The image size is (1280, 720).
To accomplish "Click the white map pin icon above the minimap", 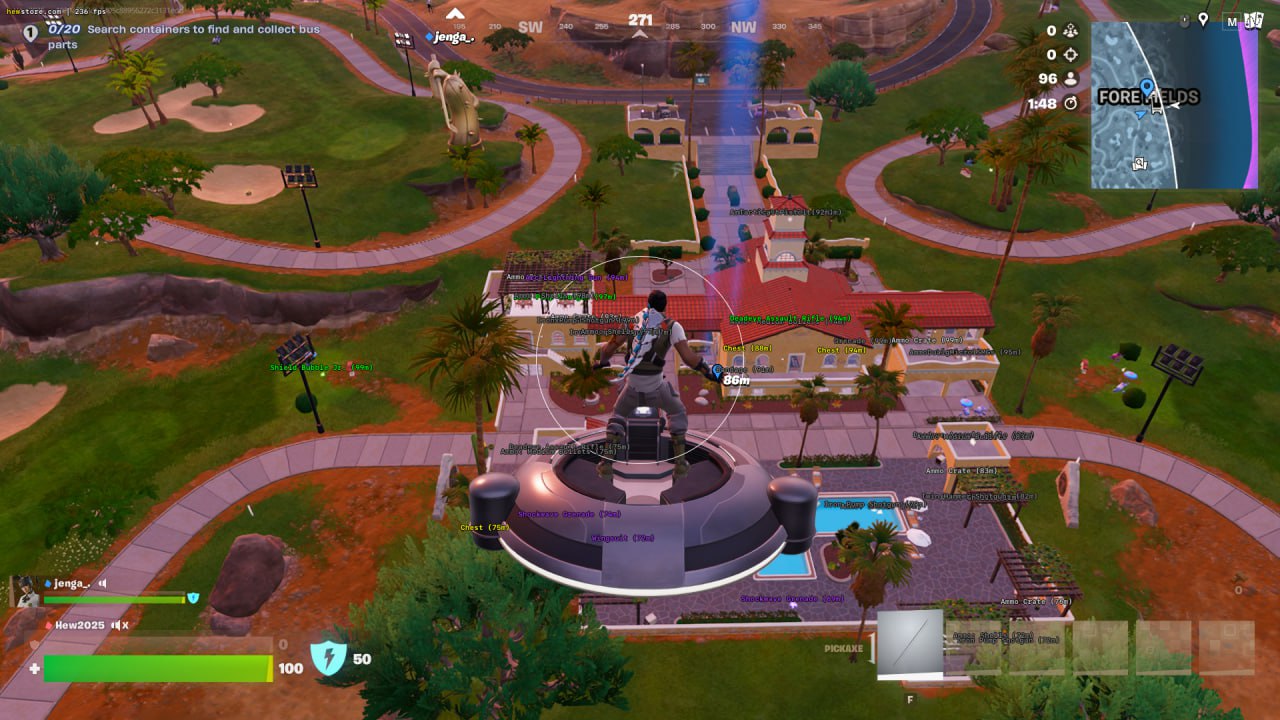I will 1204,19.
